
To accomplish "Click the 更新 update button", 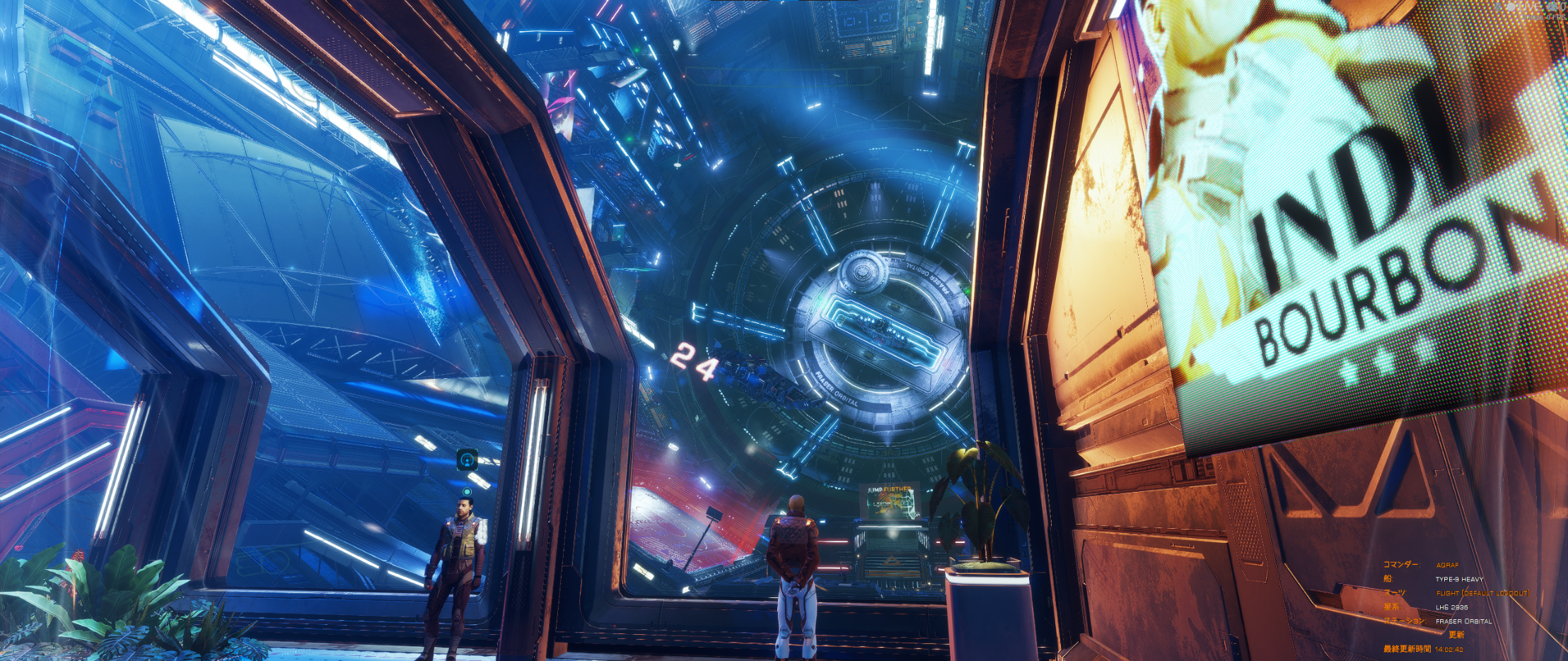I will pyautogui.click(x=1456, y=635).
